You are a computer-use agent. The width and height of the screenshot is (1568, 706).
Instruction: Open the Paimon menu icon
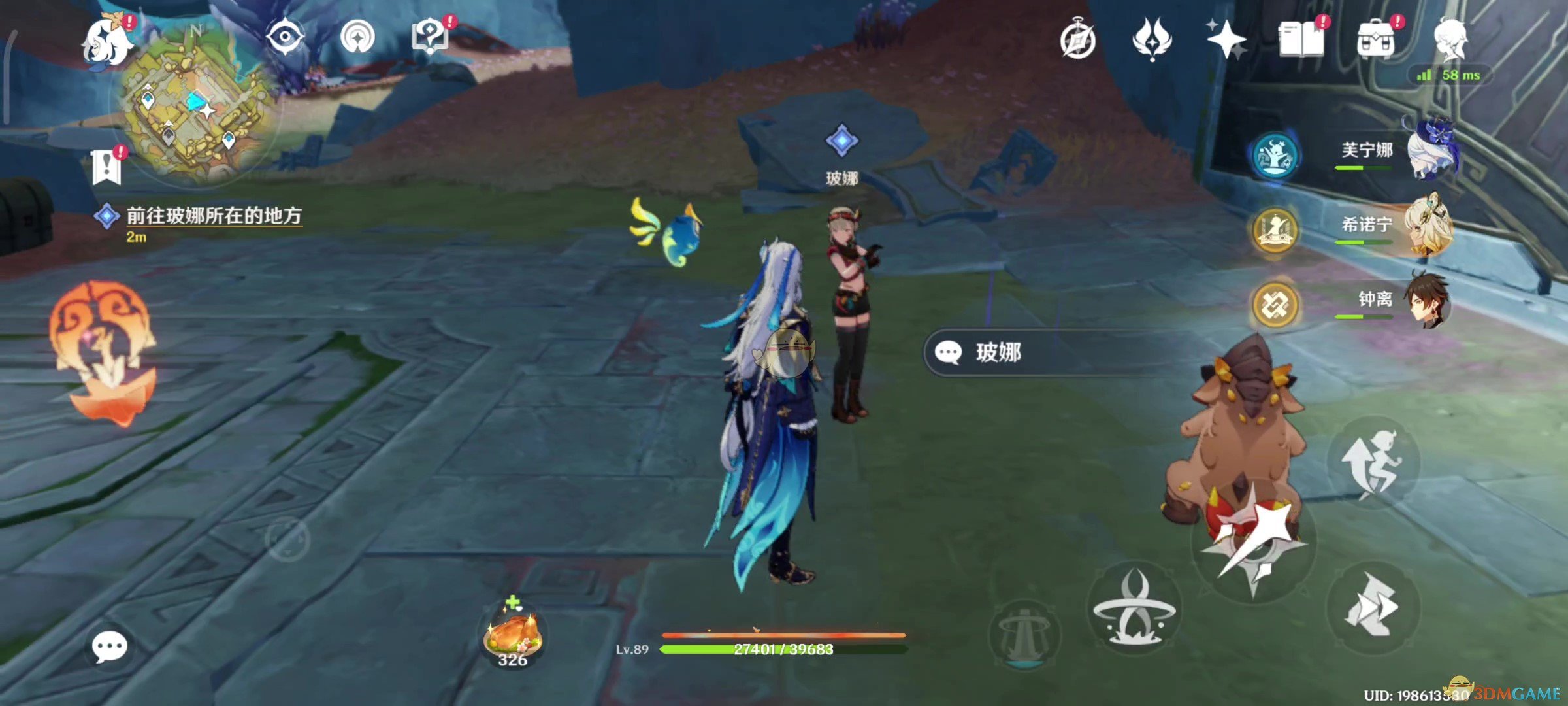[x=108, y=42]
